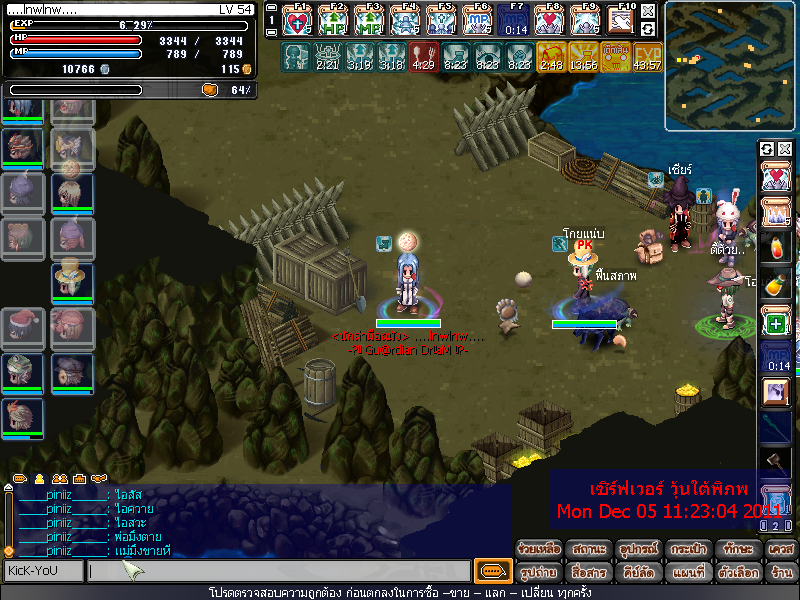This screenshot has width=800, height=600.
Task: Use the F1 heart potion hotkey slot
Action: click(299, 21)
